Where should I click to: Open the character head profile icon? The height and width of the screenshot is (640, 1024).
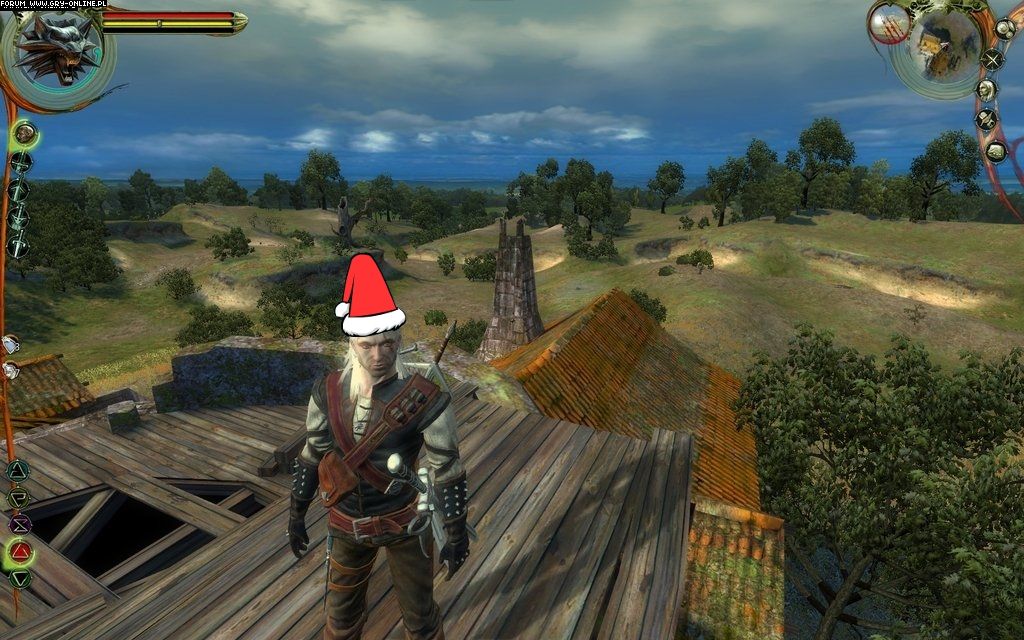coord(987,90)
